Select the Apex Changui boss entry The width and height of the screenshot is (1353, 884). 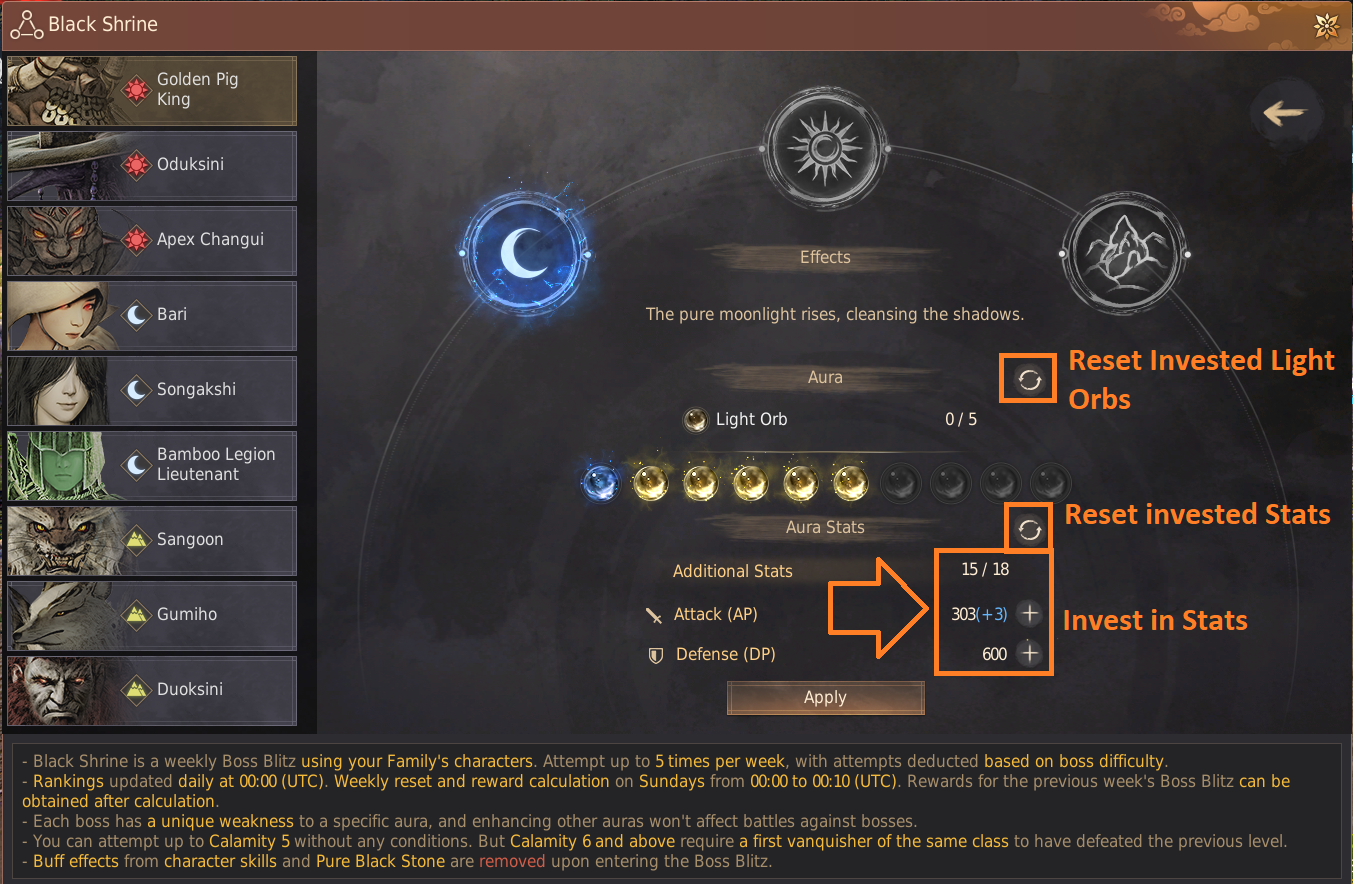pos(152,240)
